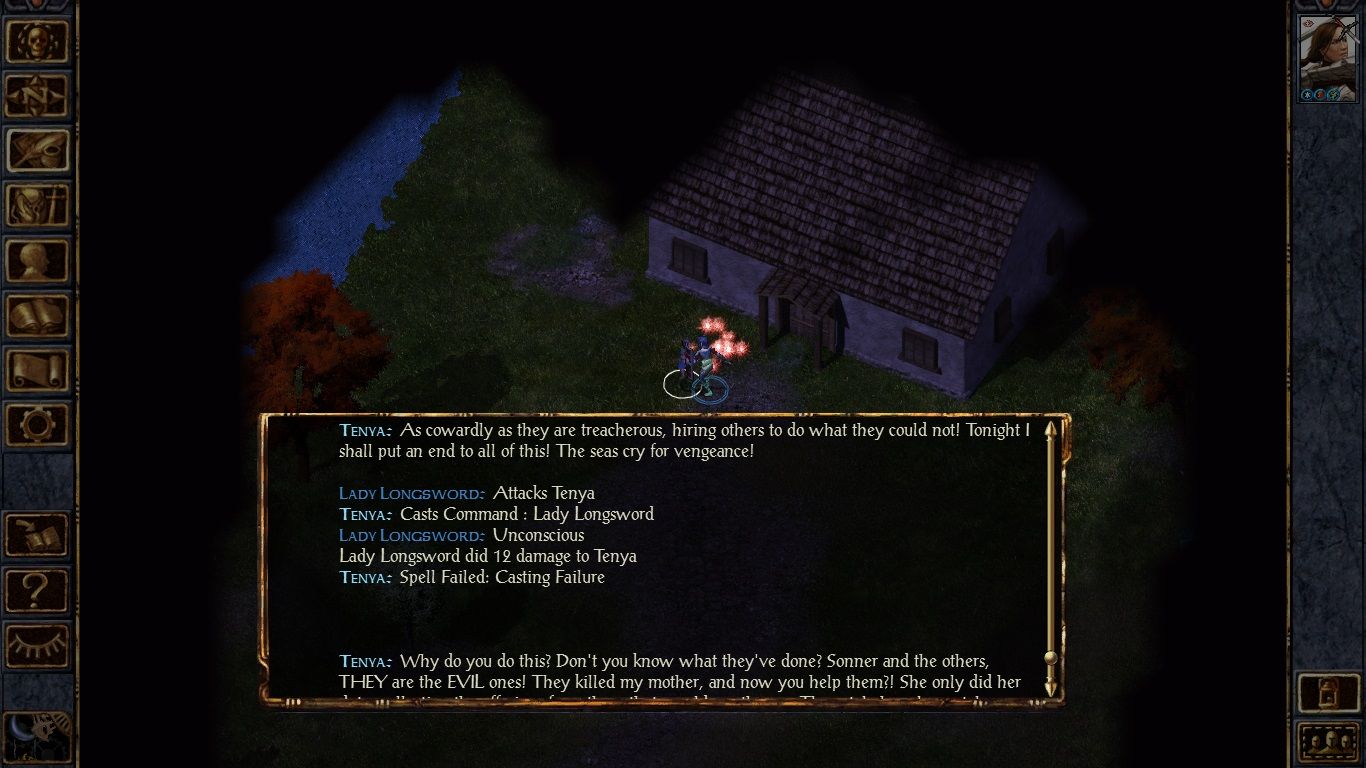This screenshot has height=768, width=1366.
Task: Open the mage spellbook
Action: [x=38, y=316]
